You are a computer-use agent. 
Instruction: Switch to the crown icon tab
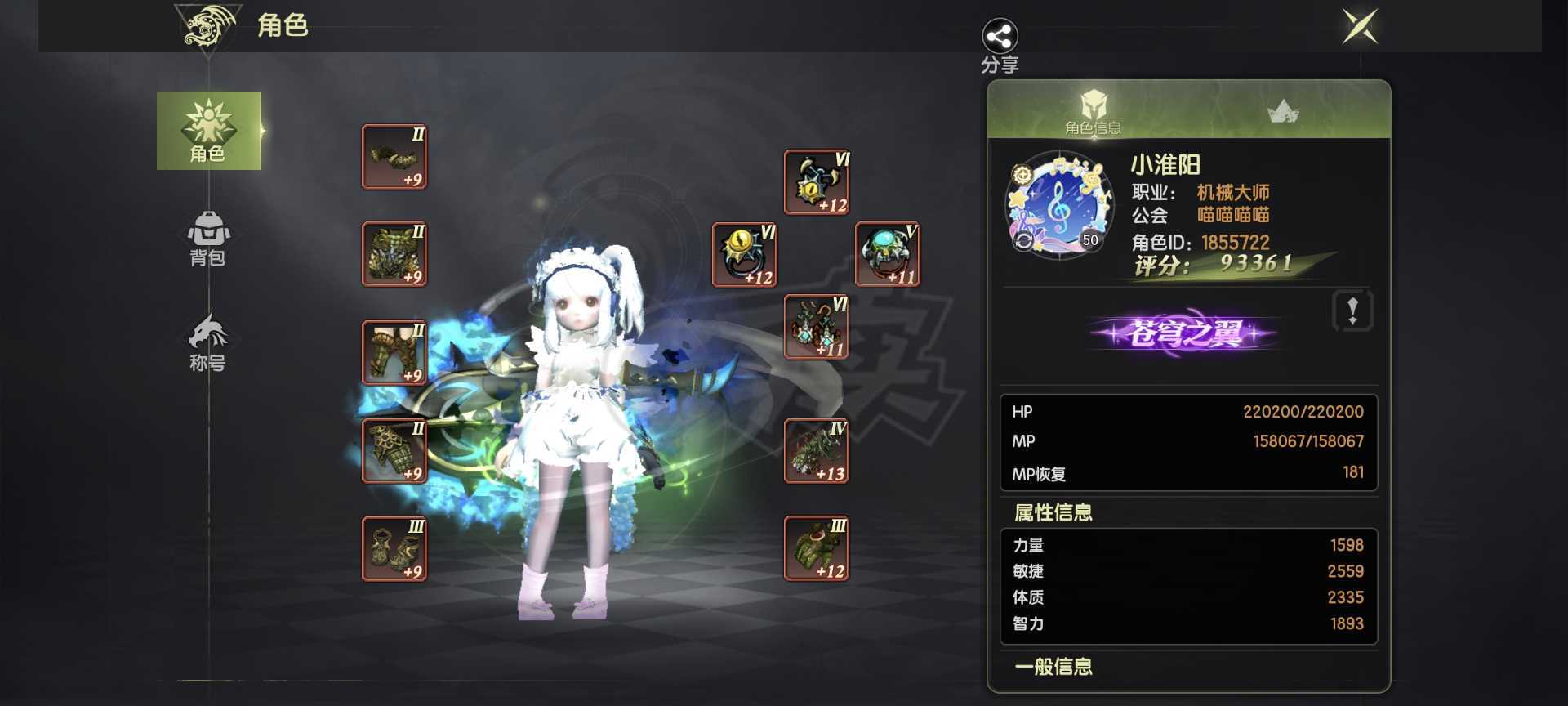[x=1282, y=111]
